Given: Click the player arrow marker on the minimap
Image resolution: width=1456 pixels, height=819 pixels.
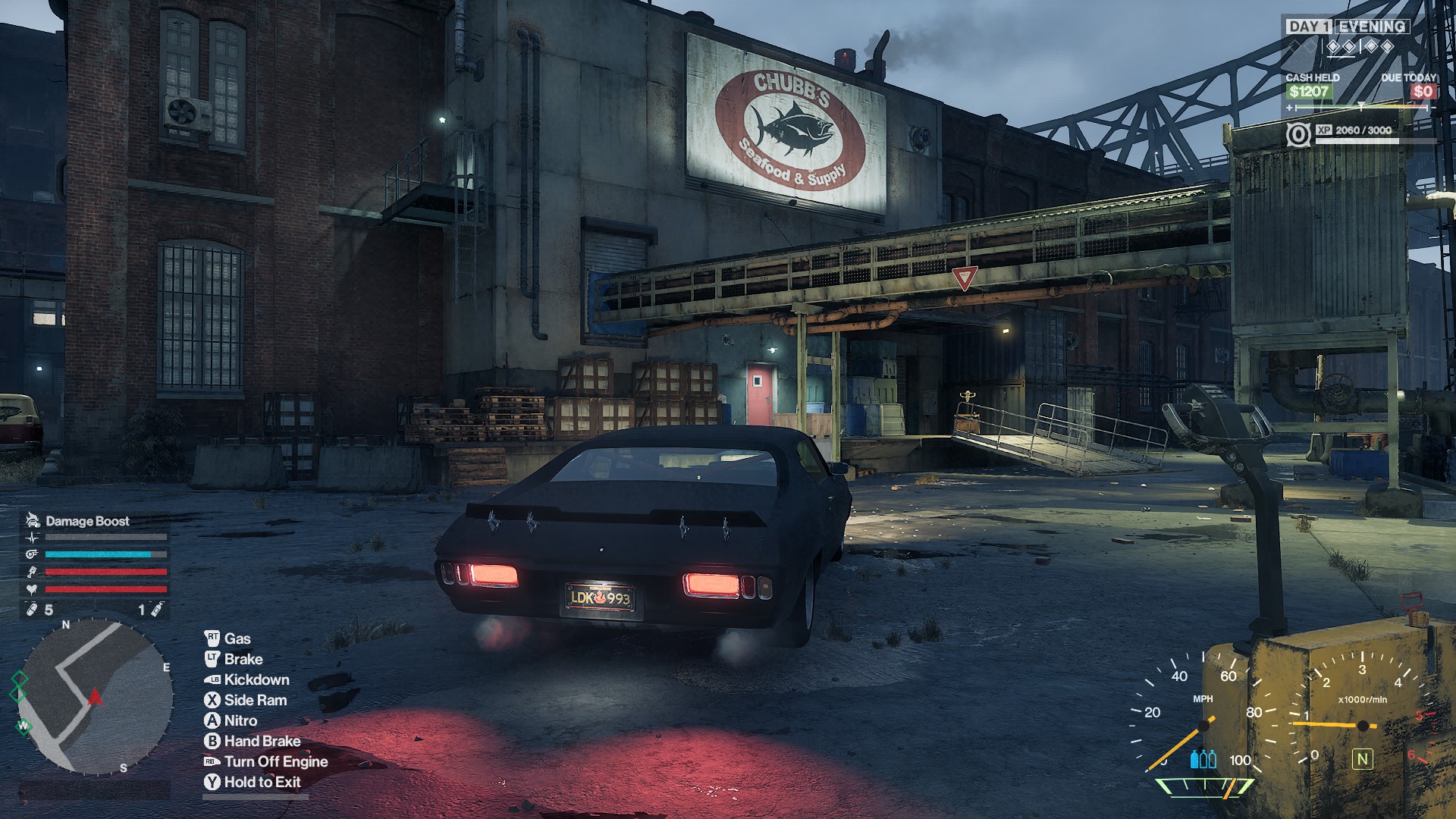Looking at the screenshot, I should (x=96, y=696).
